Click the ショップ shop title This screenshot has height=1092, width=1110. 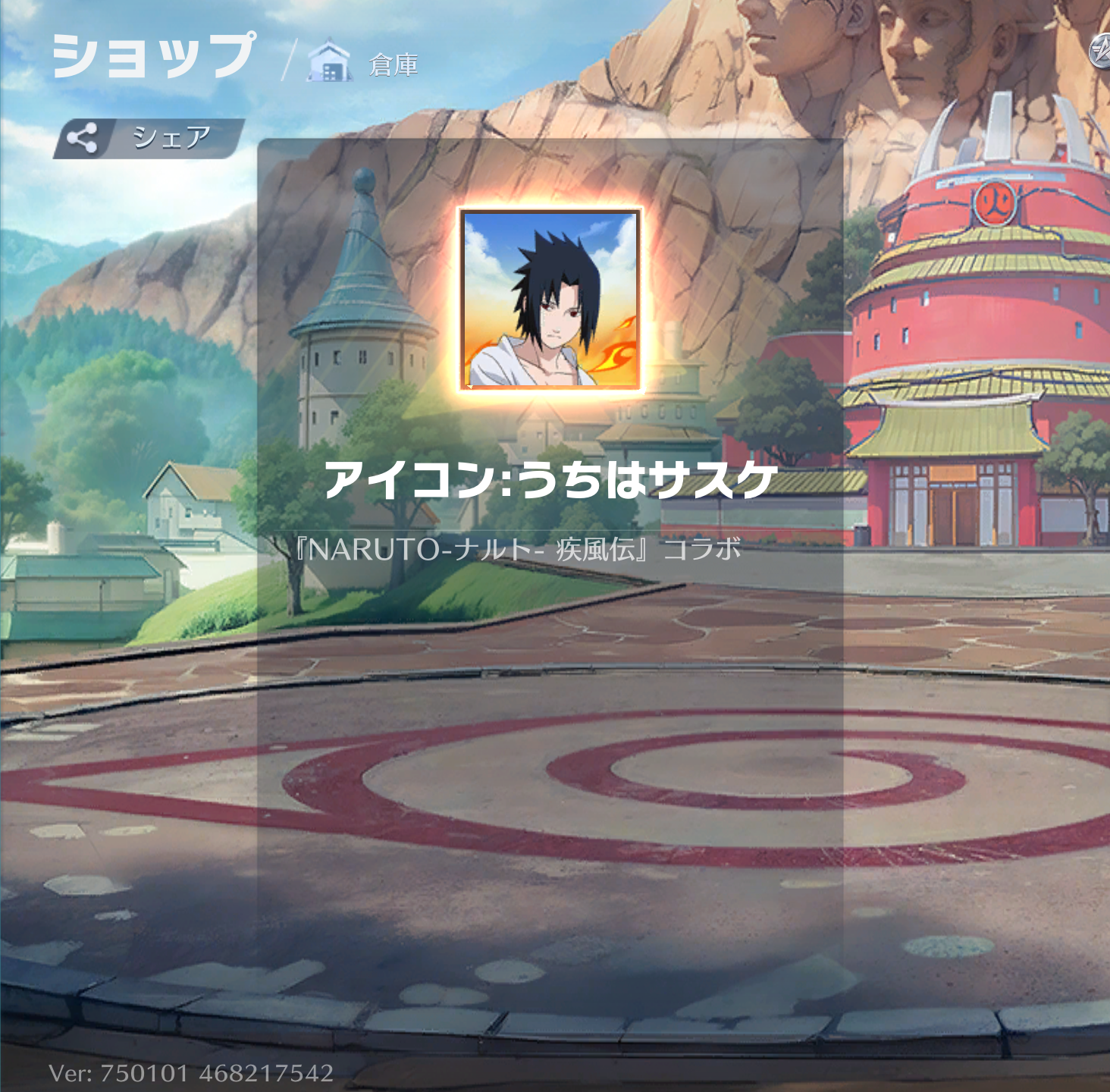pyautogui.click(x=154, y=56)
